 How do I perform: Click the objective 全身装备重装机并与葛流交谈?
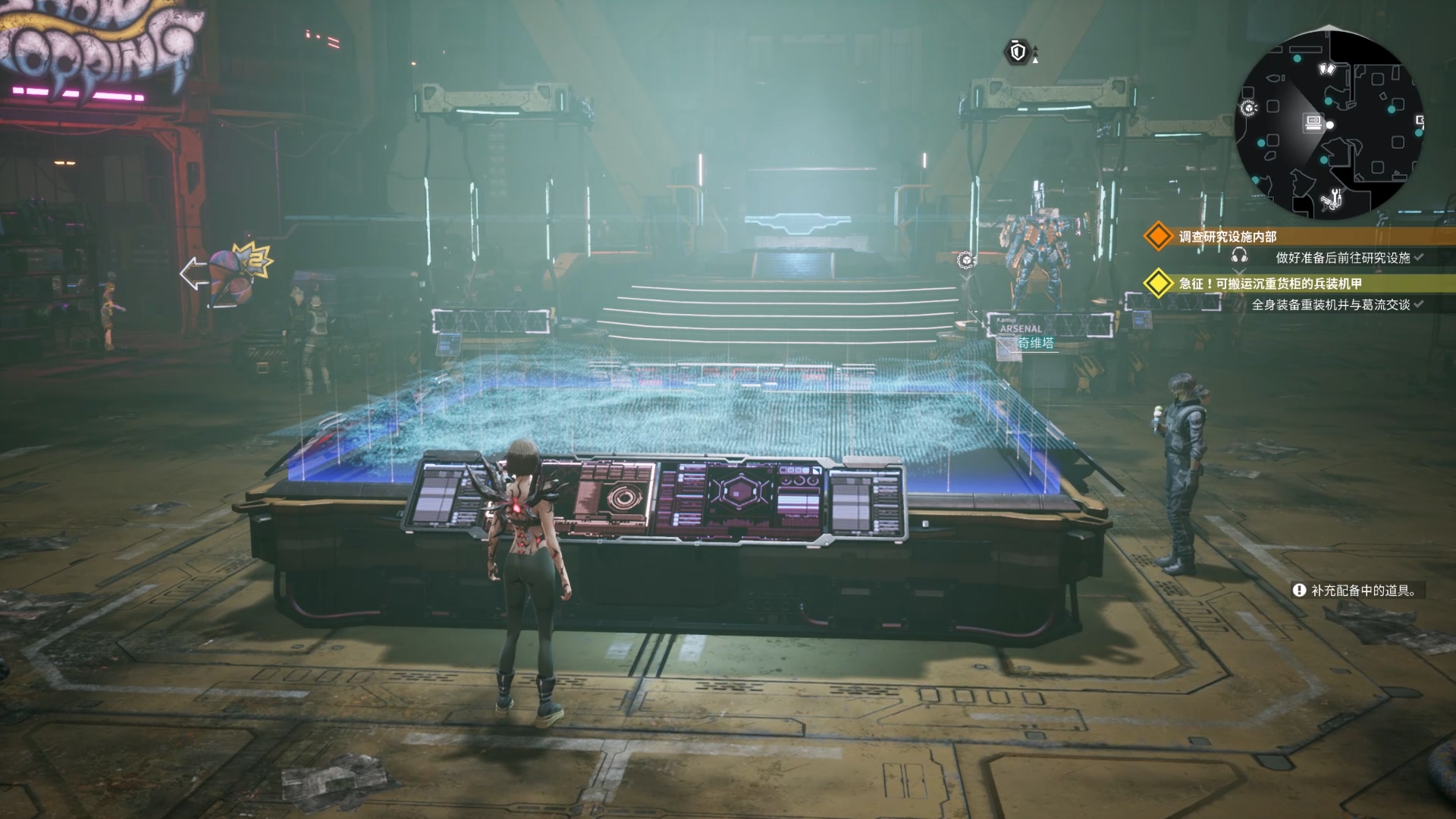[x=1330, y=305]
